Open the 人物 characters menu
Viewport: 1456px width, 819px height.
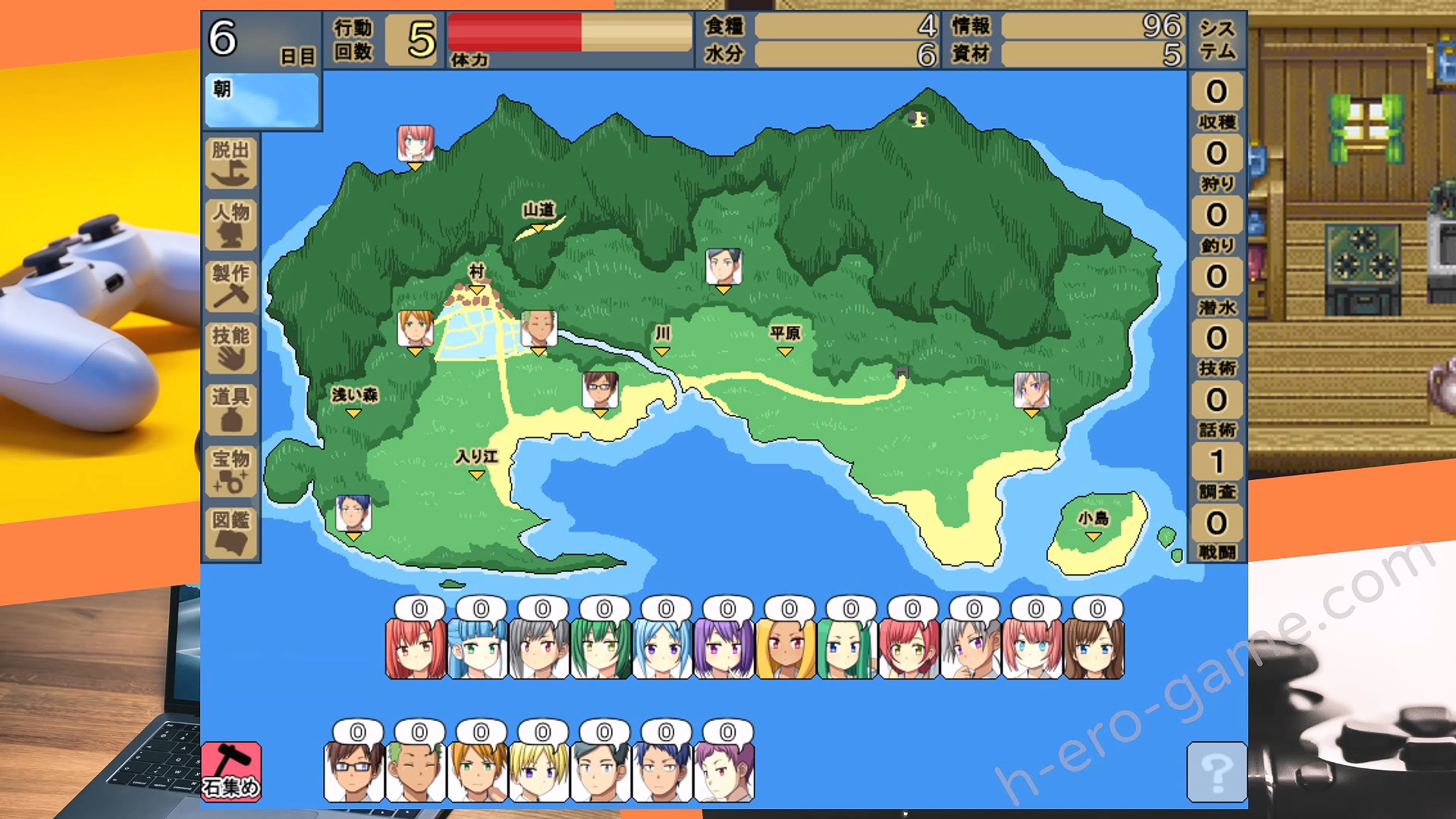click(231, 224)
